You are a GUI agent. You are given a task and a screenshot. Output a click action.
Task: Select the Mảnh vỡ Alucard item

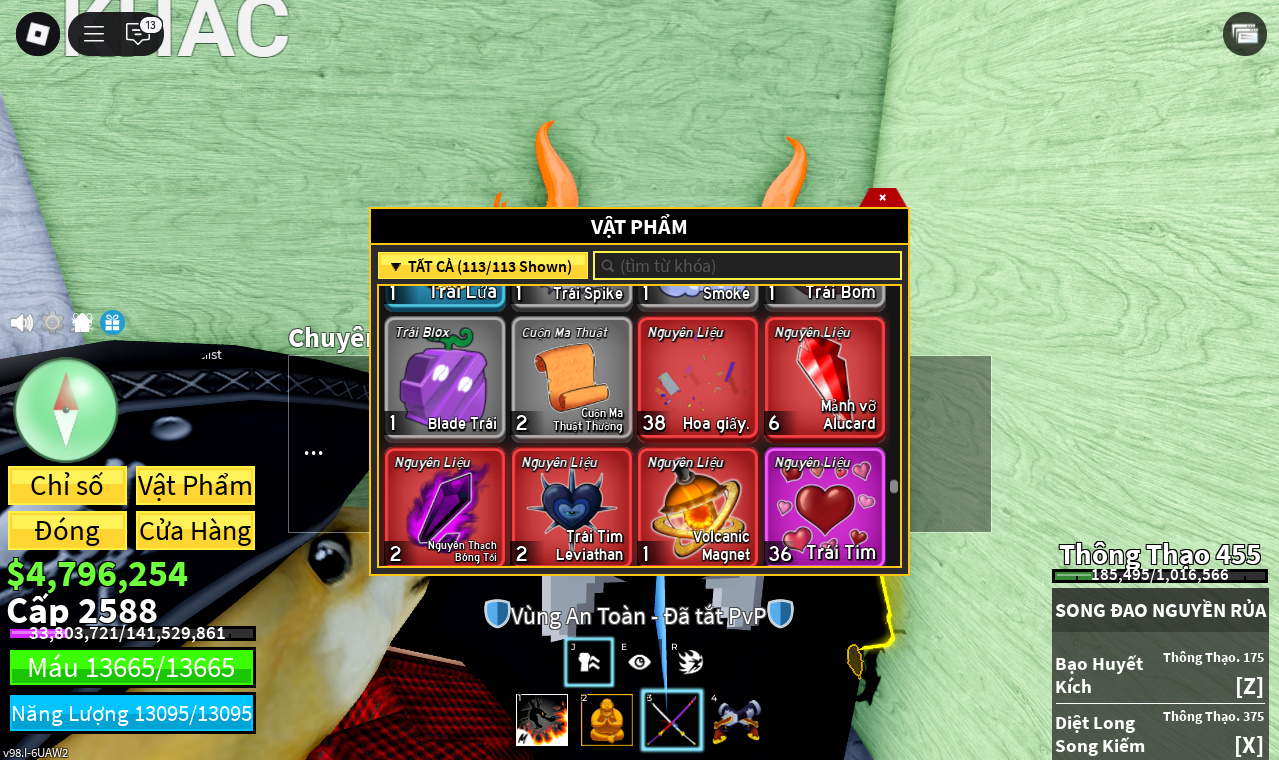click(x=825, y=379)
